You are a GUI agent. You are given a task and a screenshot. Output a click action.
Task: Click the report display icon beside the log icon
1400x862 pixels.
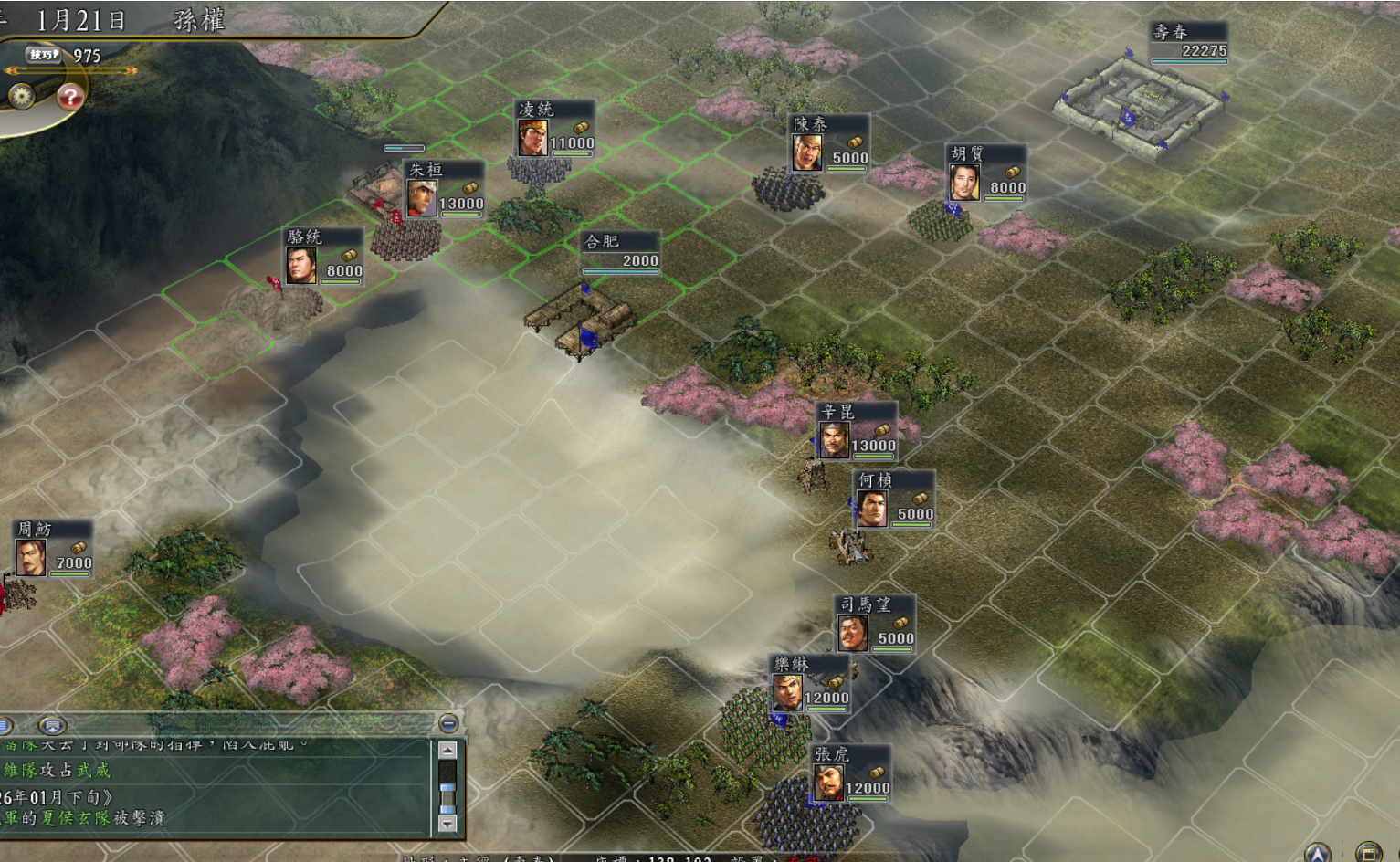coord(53,723)
